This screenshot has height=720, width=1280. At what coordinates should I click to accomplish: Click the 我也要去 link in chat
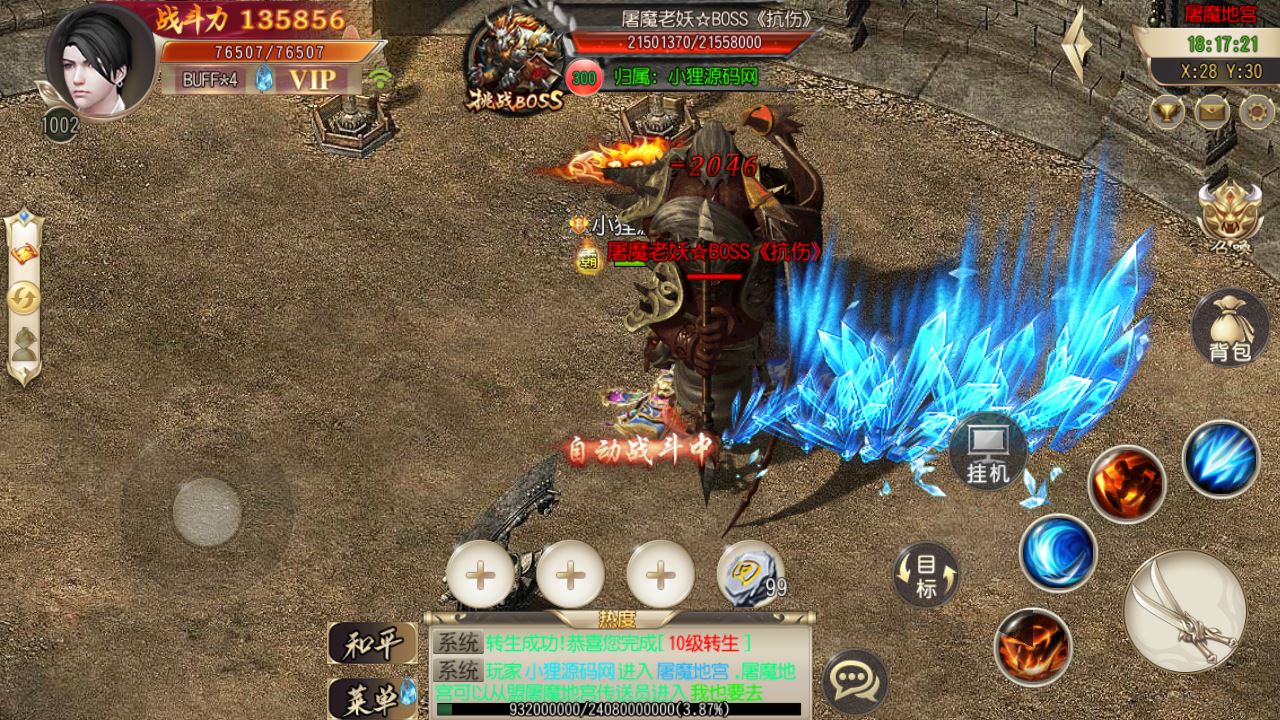coord(728,692)
